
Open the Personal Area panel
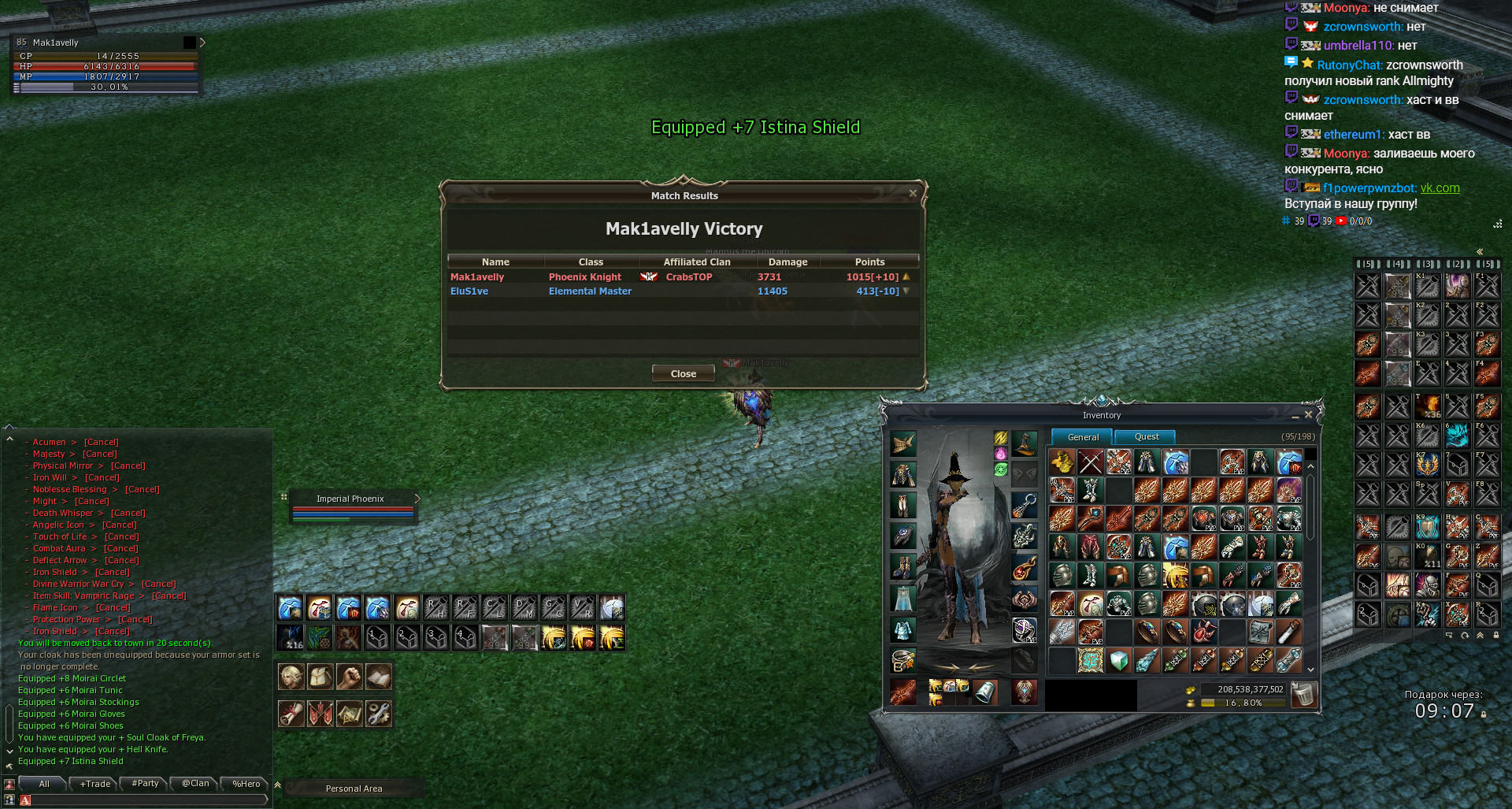point(354,789)
